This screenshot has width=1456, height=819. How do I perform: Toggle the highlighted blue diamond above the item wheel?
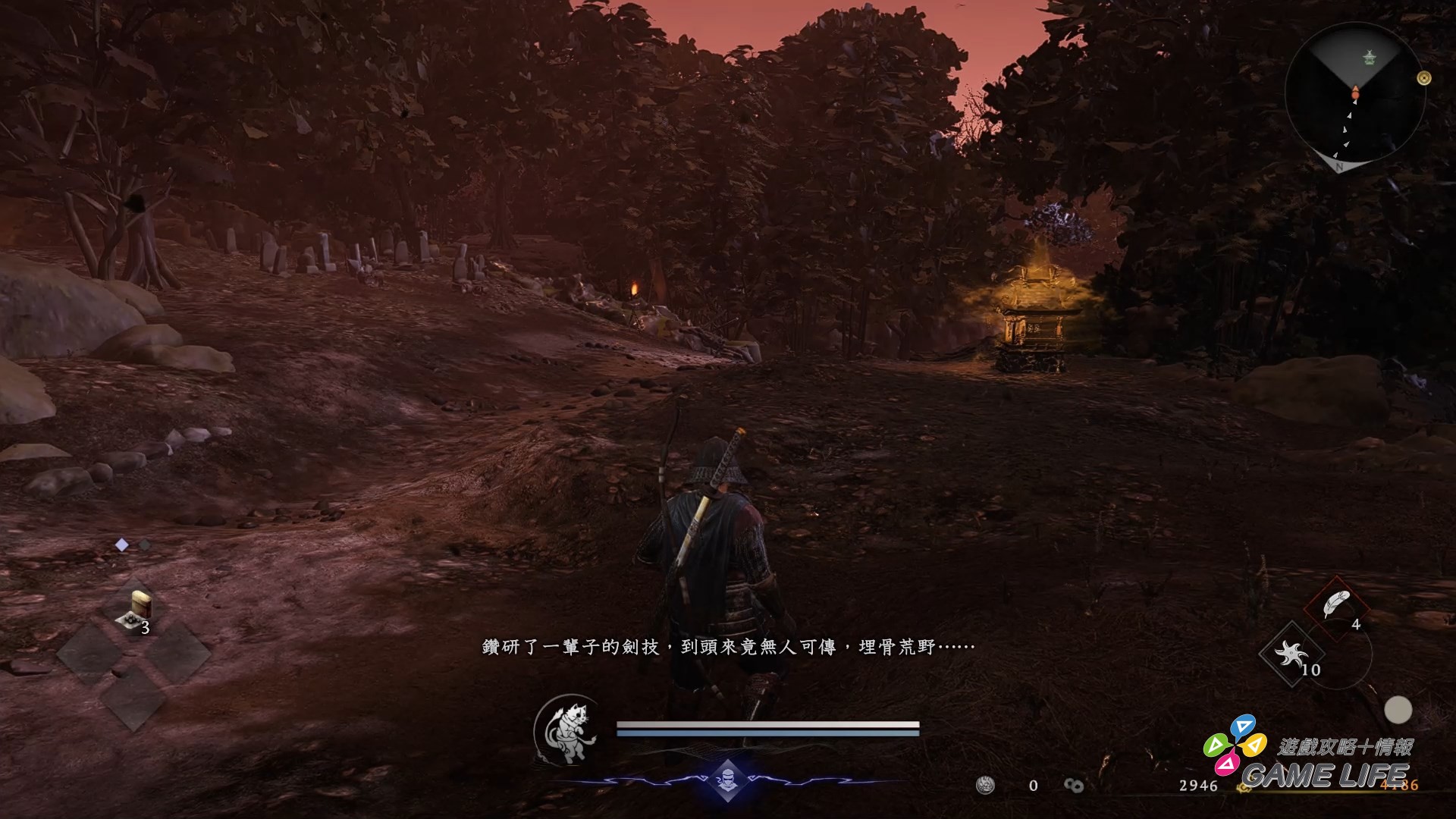click(x=121, y=544)
